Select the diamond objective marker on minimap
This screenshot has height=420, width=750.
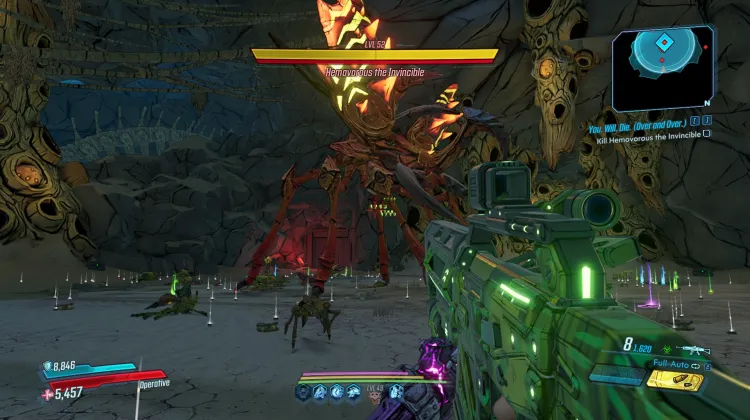point(663,44)
